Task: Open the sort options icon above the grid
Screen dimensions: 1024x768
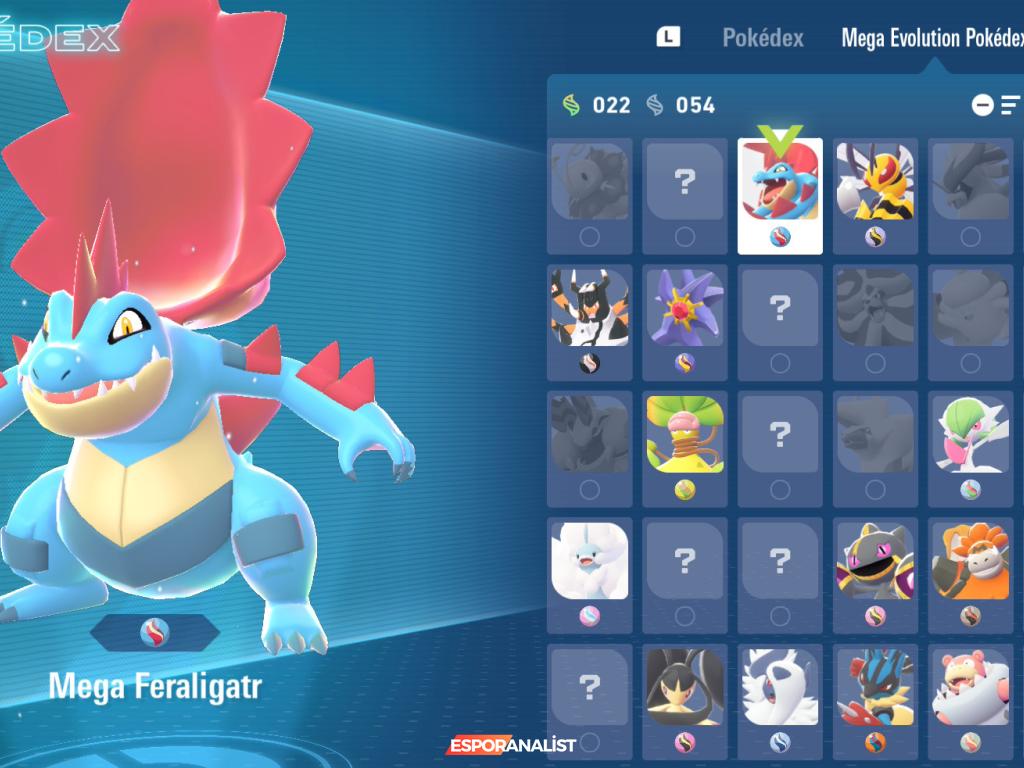Action: tap(1010, 104)
